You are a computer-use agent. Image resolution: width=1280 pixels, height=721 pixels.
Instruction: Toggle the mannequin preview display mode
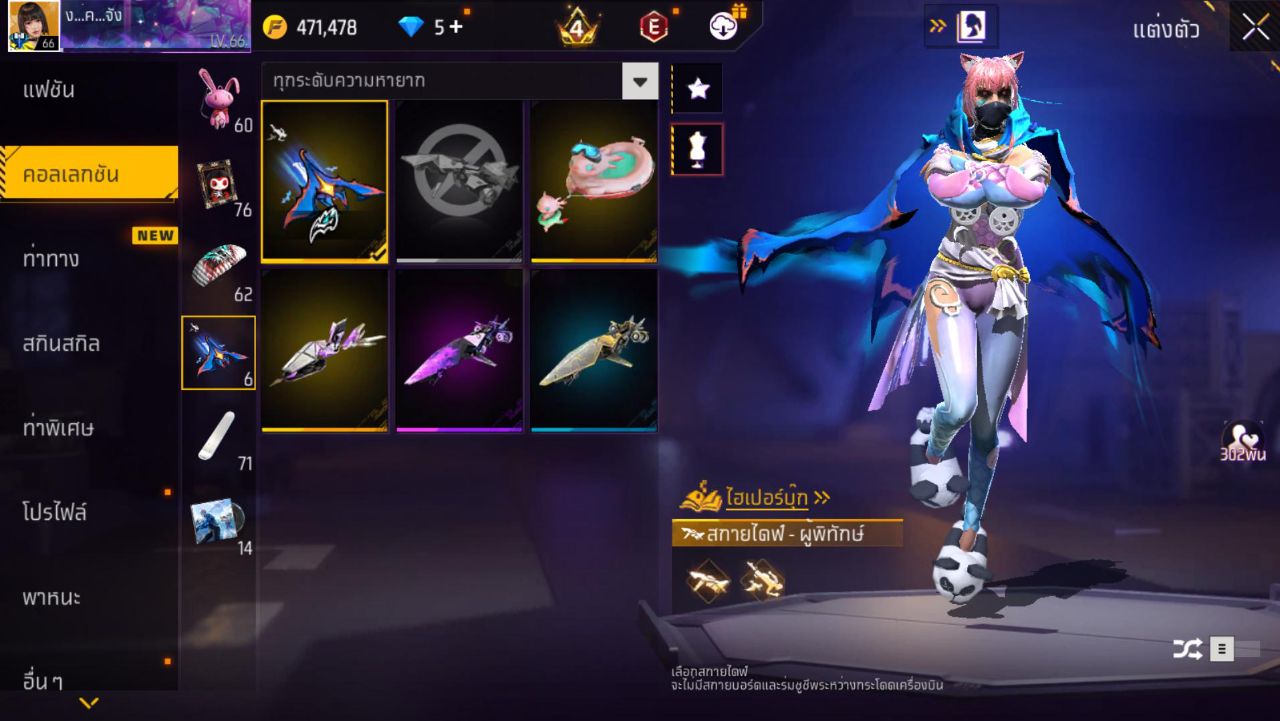[696, 147]
